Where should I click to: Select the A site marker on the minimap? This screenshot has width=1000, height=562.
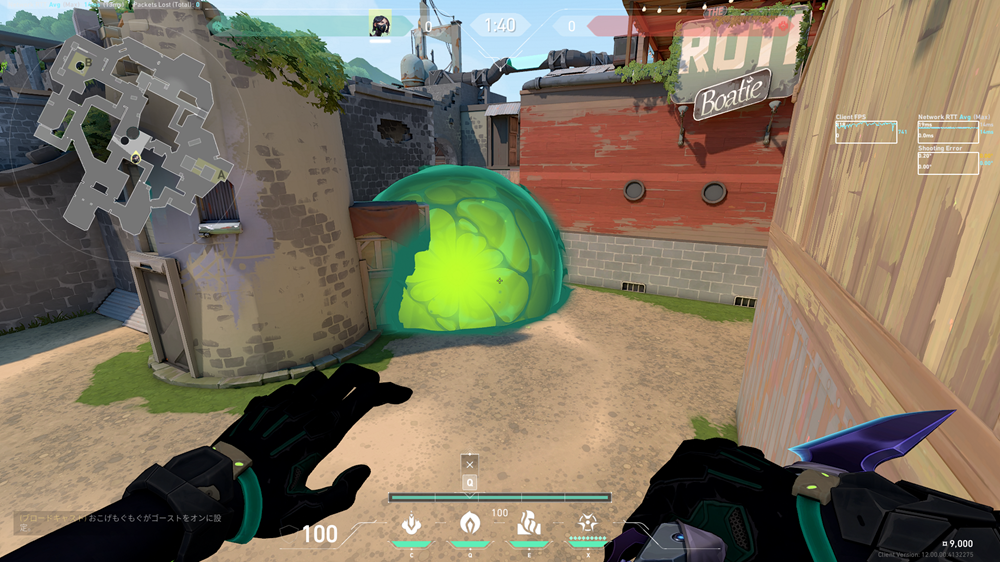pyautogui.click(x=220, y=173)
